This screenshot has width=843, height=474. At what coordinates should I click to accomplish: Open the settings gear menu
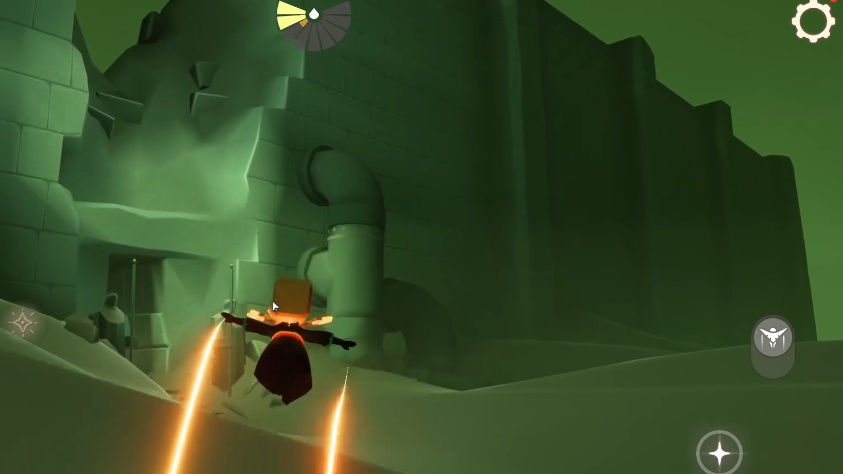click(813, 20)
